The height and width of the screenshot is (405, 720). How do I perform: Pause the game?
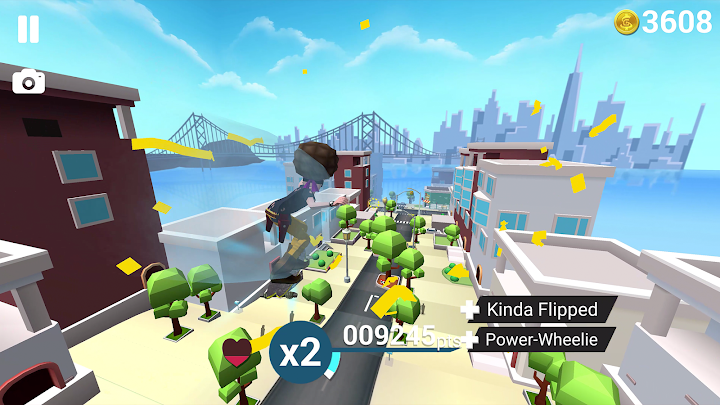click(x=28, y=29)
